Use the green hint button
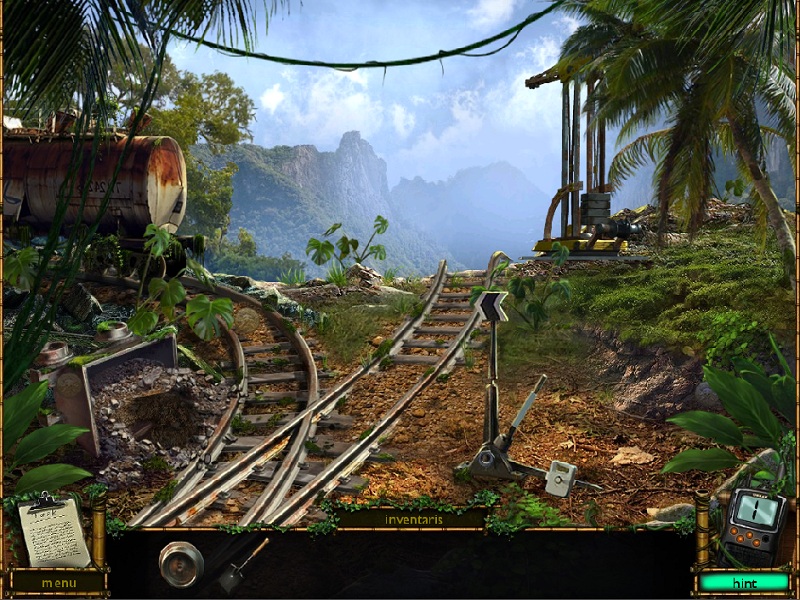800x600 pixels. pyautogui.click(x=743, y=582)
